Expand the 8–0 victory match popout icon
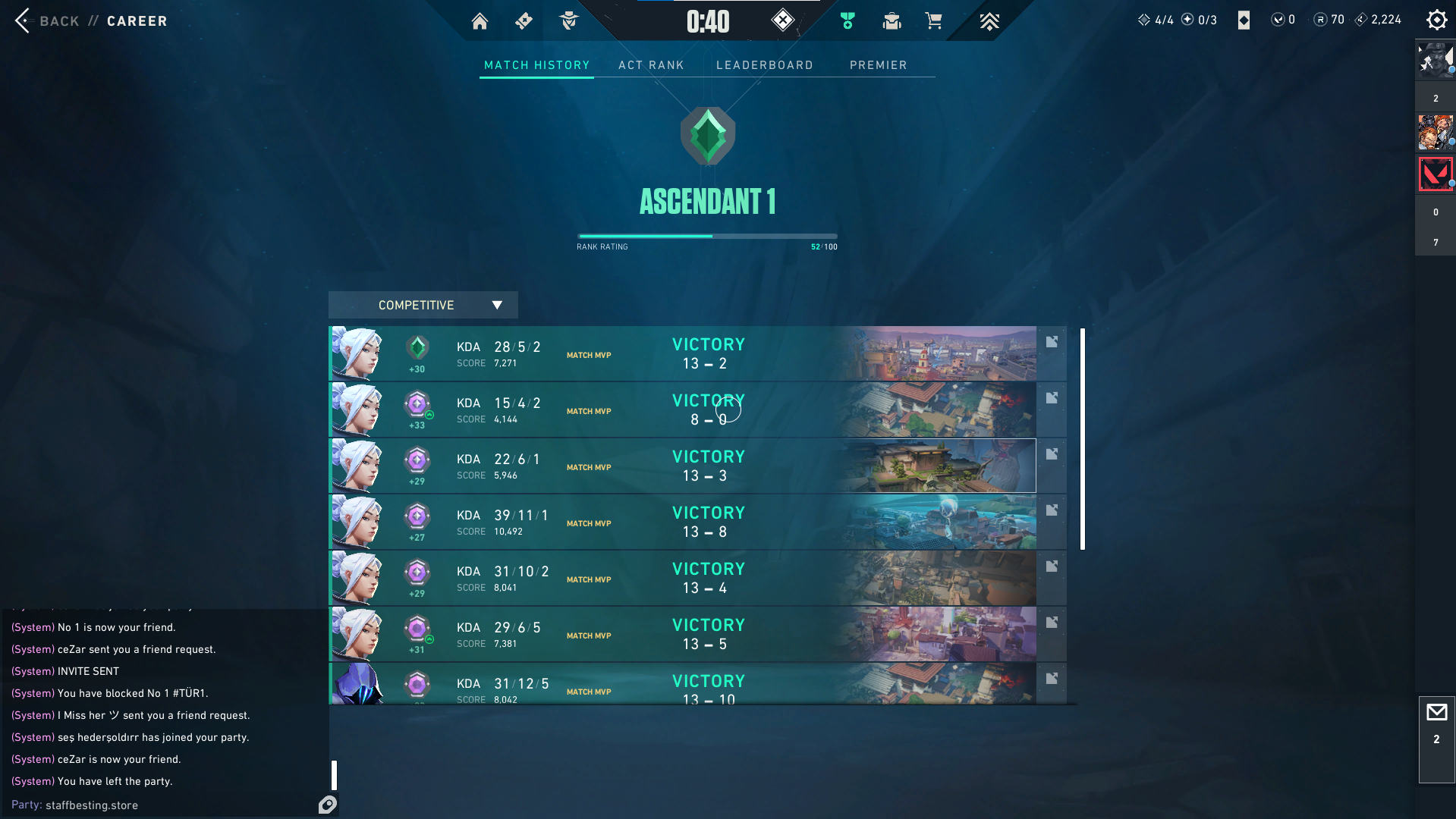 (x=1052, y=398)
